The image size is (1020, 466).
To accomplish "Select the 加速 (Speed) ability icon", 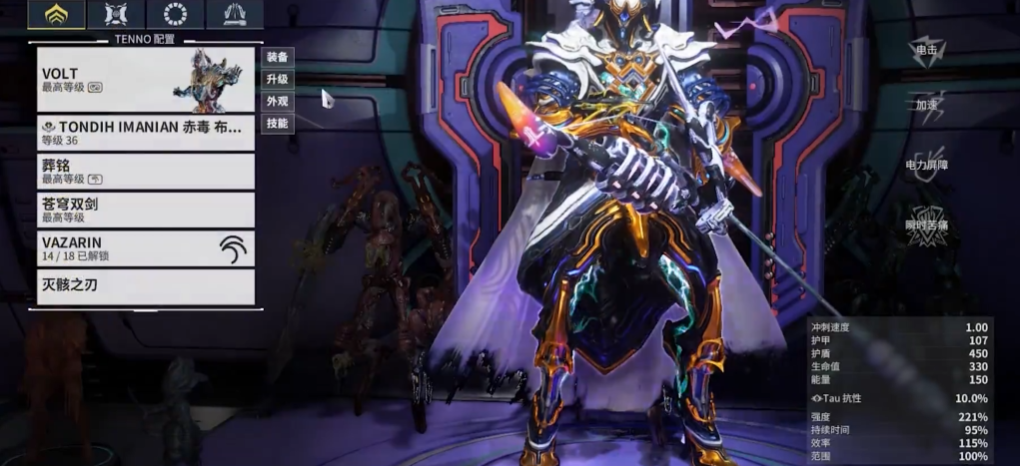I will coord(929,106).
